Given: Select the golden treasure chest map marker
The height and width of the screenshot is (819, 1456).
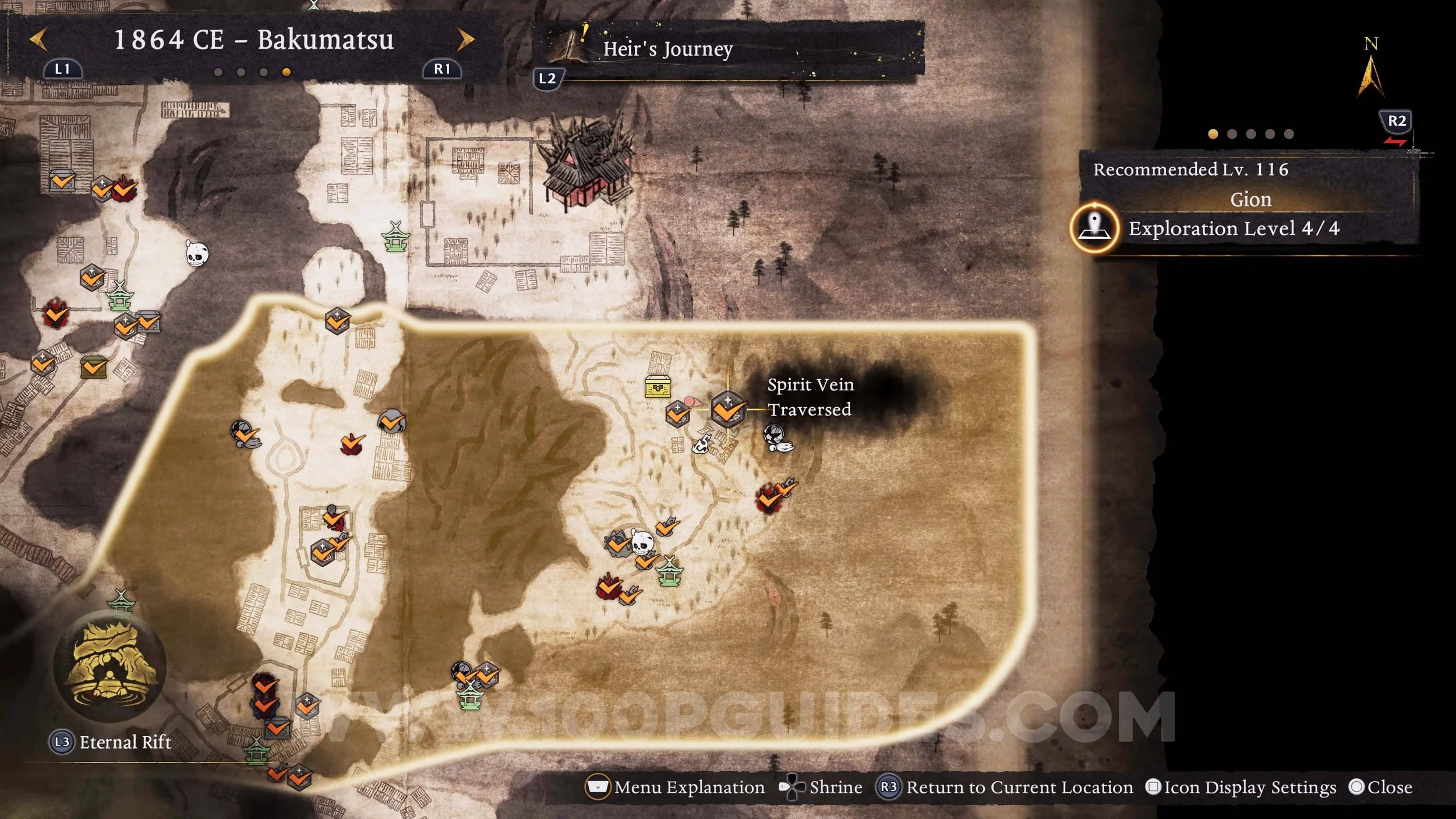Looking at the screenshot, I should (658, 387).
